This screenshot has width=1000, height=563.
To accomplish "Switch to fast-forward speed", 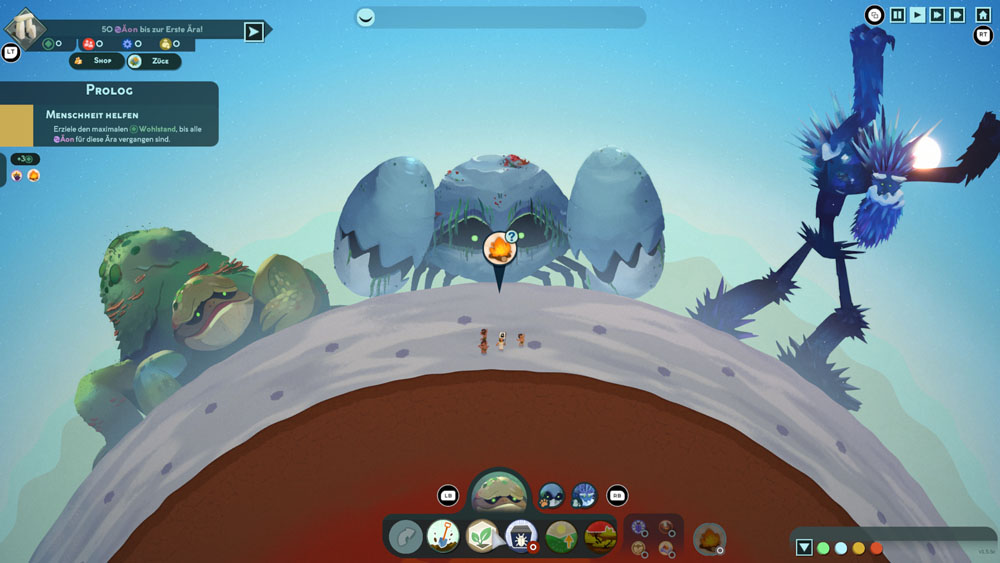I will (x=937, y=15).
